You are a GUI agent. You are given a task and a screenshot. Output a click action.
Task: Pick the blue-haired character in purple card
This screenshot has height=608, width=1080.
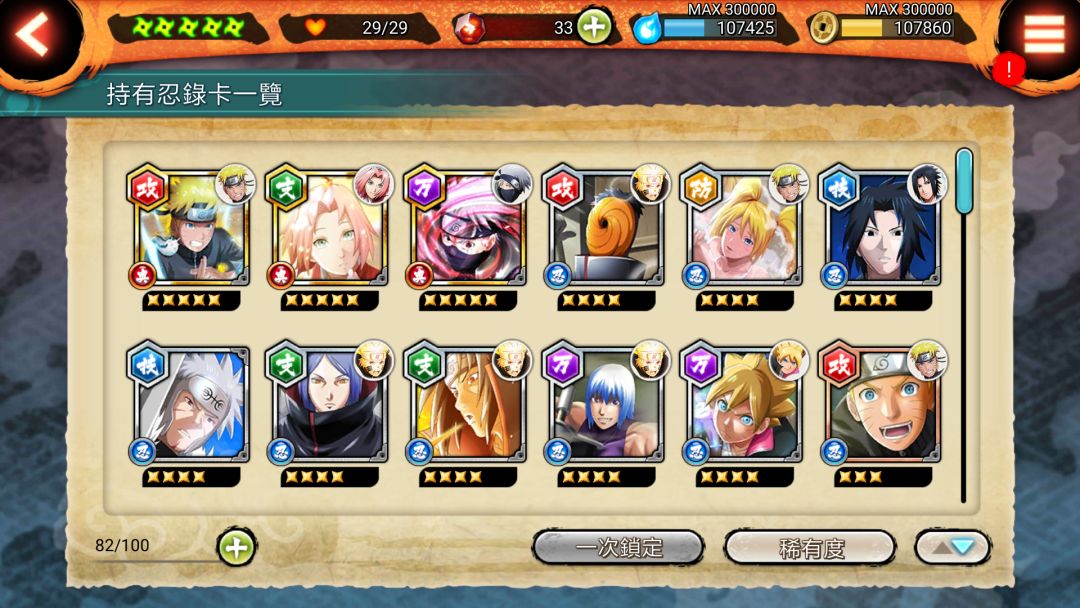click(x=606, y=405)
